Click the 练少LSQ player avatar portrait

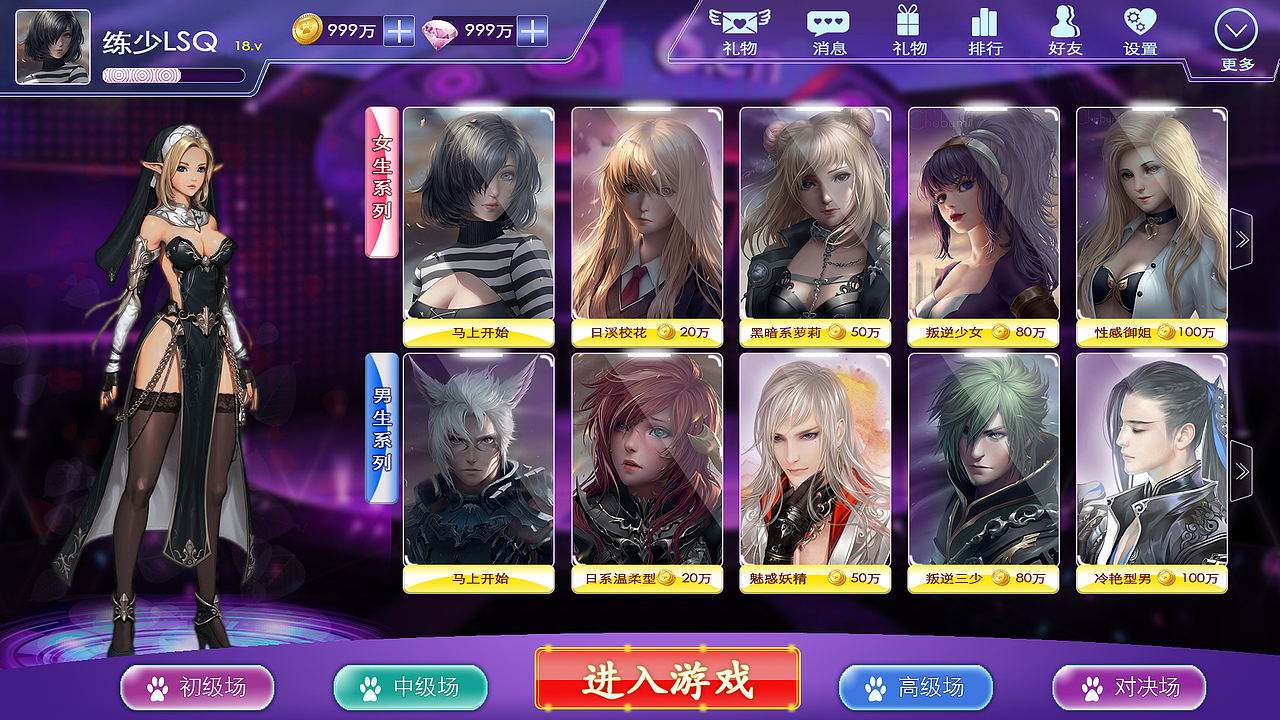pyautogui.click(x=51, y=44)
